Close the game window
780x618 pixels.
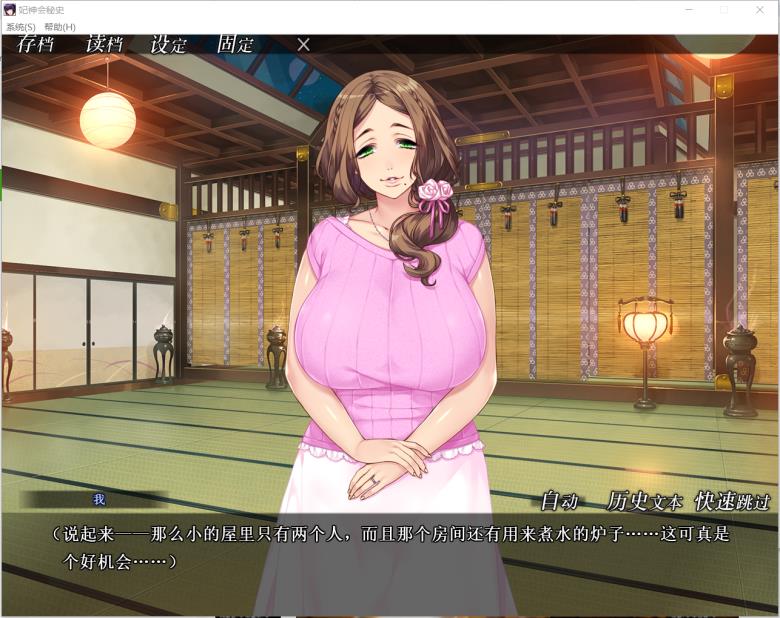(x=759, y=9)
